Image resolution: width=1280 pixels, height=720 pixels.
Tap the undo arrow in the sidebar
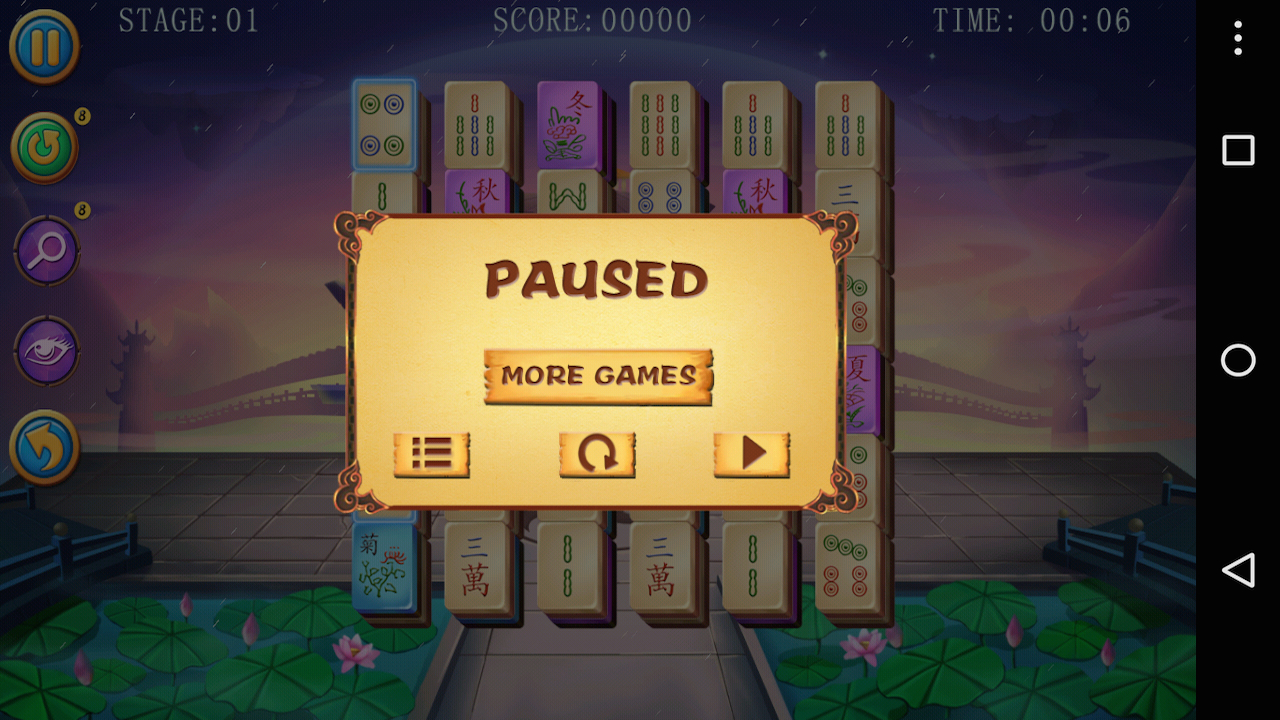44,448
